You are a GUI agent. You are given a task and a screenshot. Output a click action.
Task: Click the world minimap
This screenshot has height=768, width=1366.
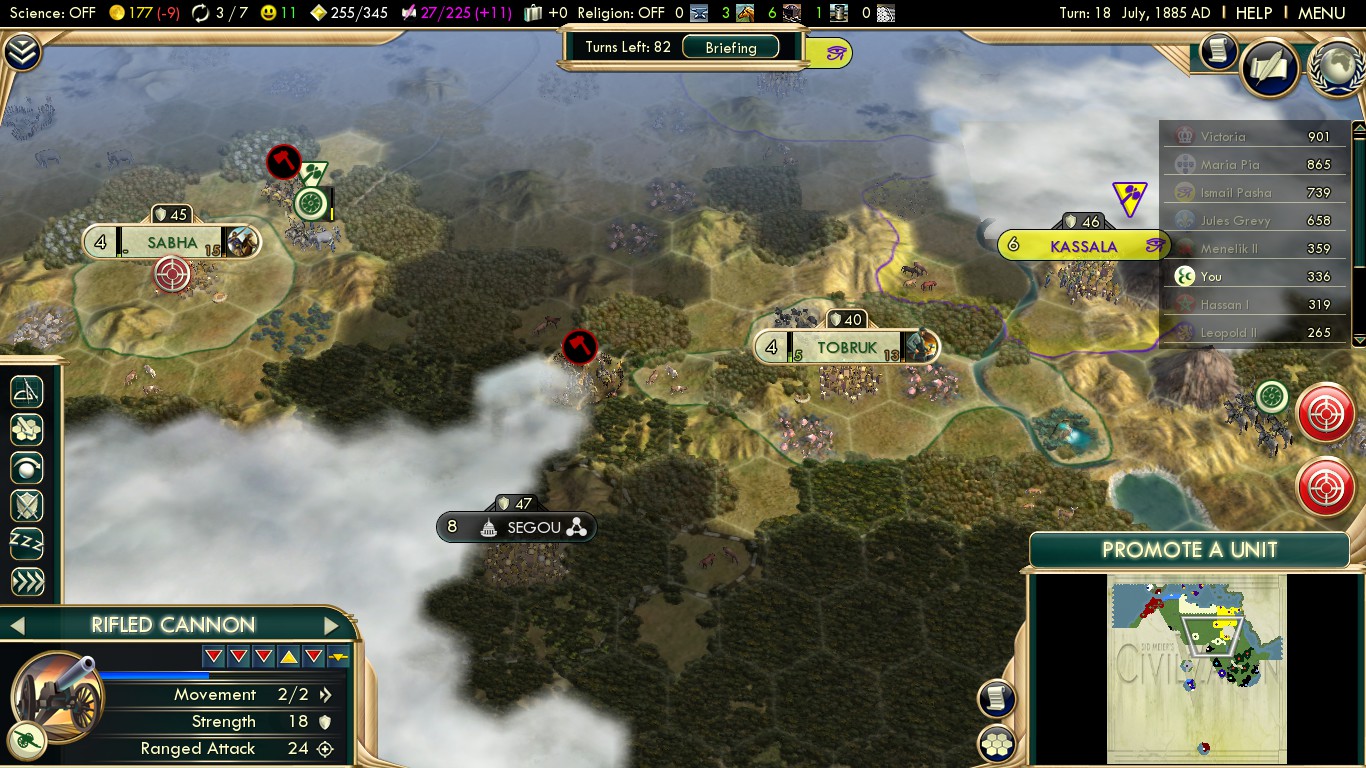tap(1196, 668)
